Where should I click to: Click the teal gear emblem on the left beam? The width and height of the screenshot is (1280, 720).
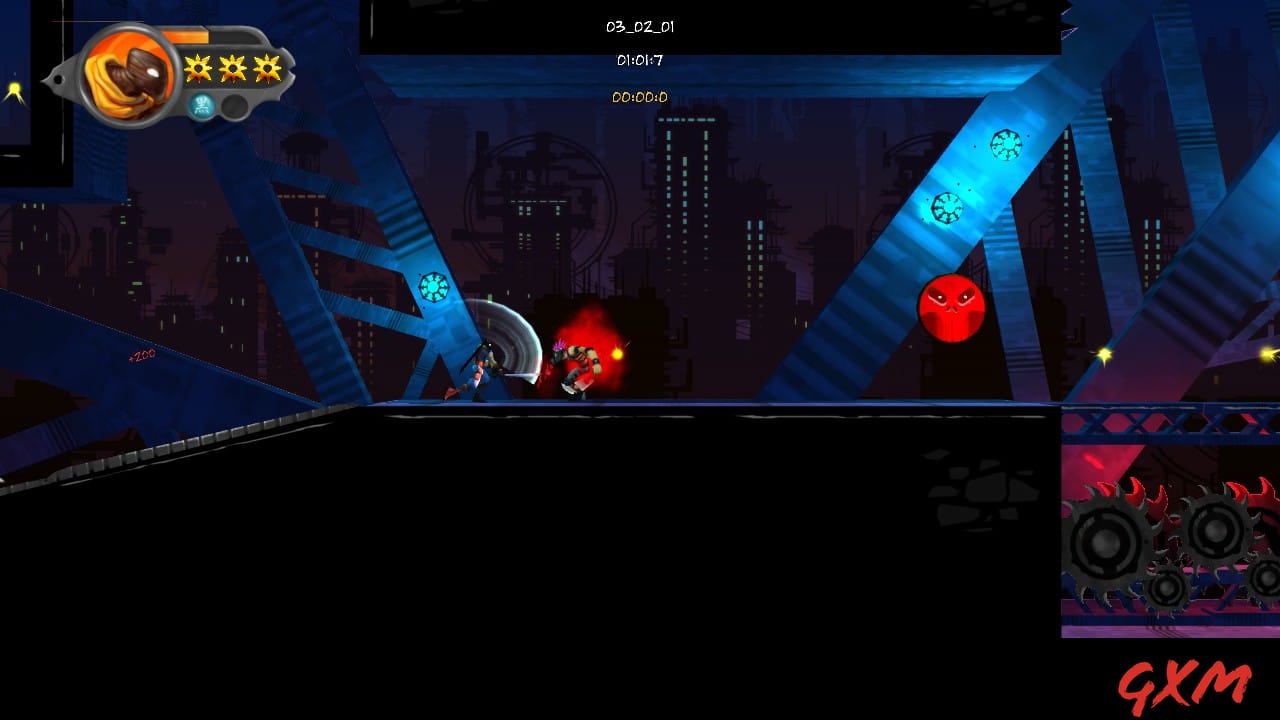coord(432,288)
